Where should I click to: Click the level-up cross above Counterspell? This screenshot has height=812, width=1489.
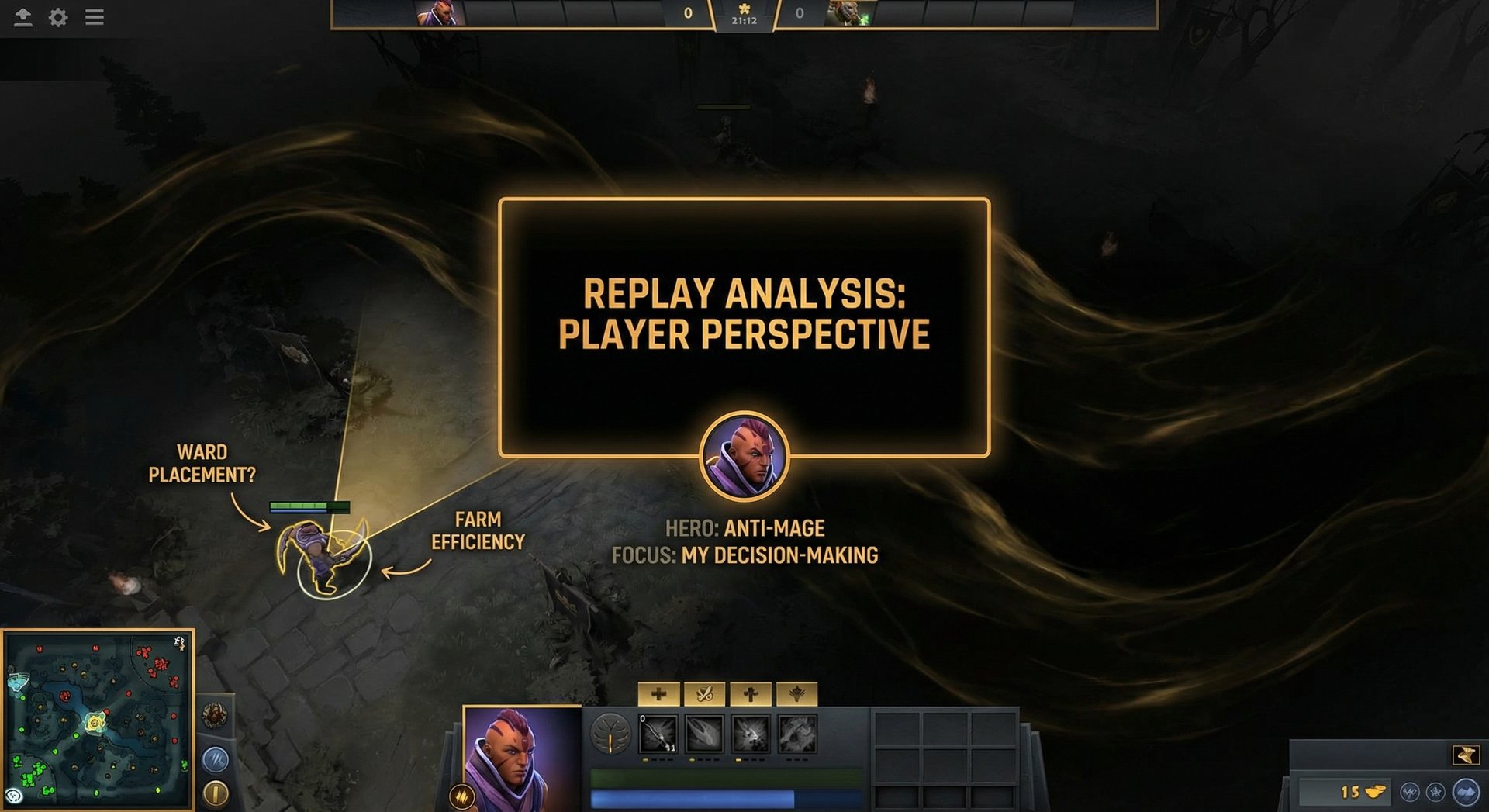(750, 695)
